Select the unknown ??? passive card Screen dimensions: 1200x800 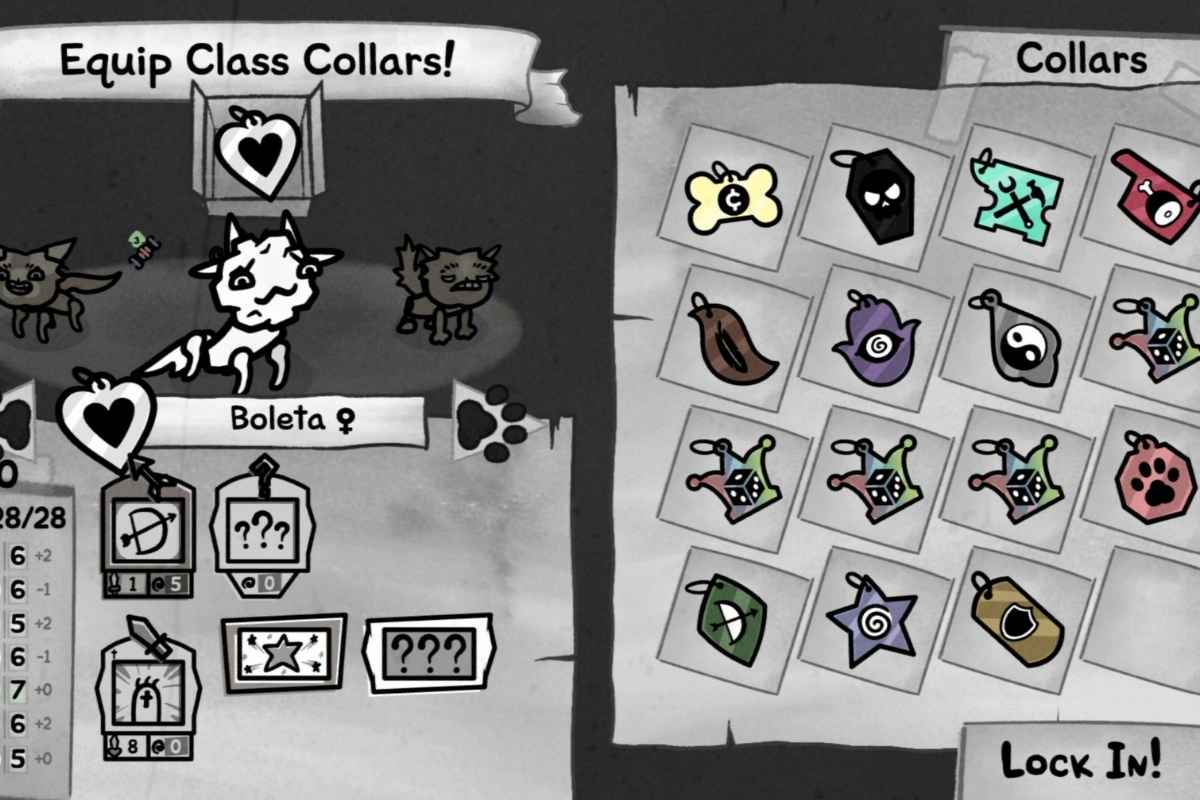428,652
